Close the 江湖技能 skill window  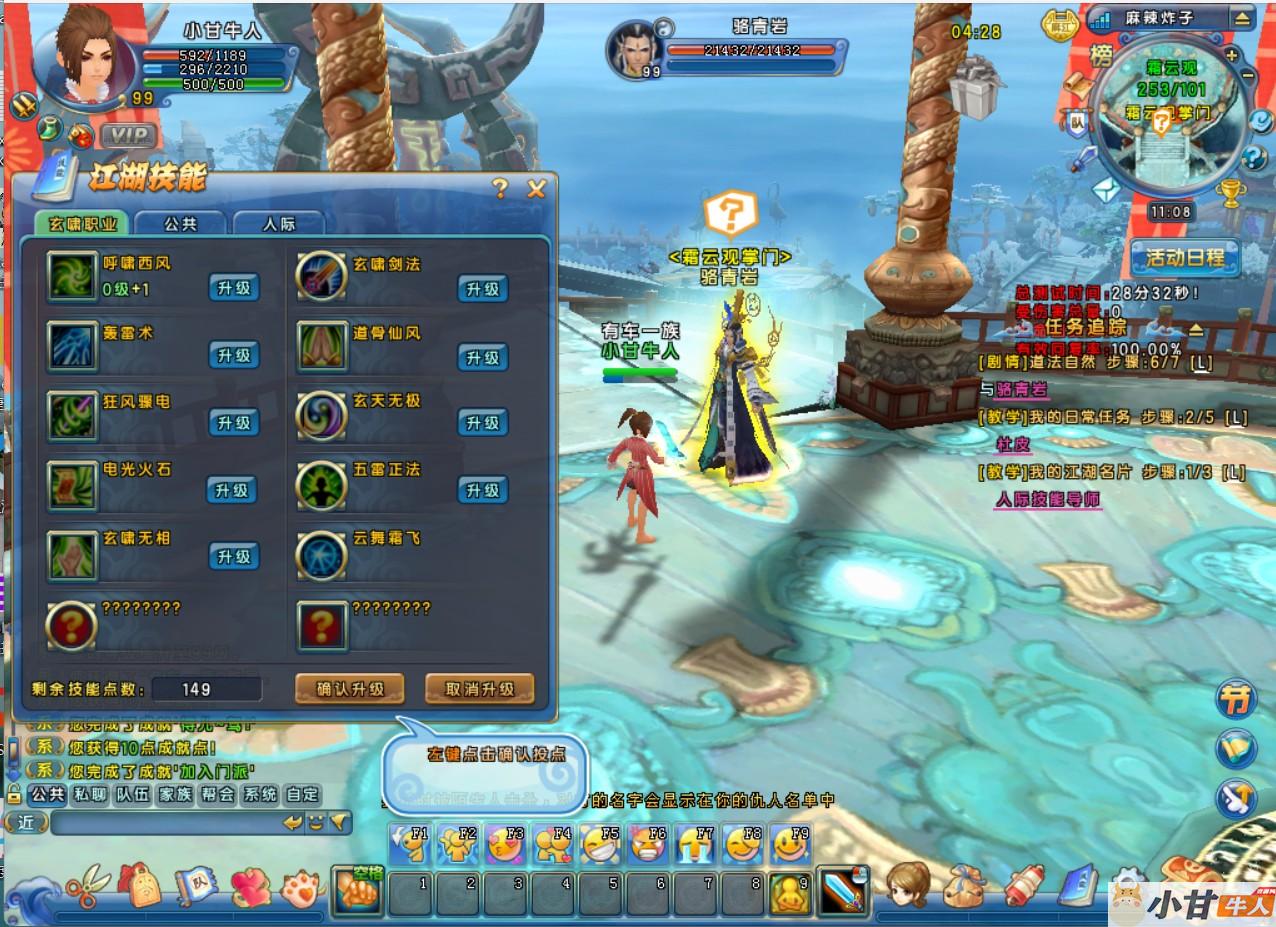coord(536,189)
